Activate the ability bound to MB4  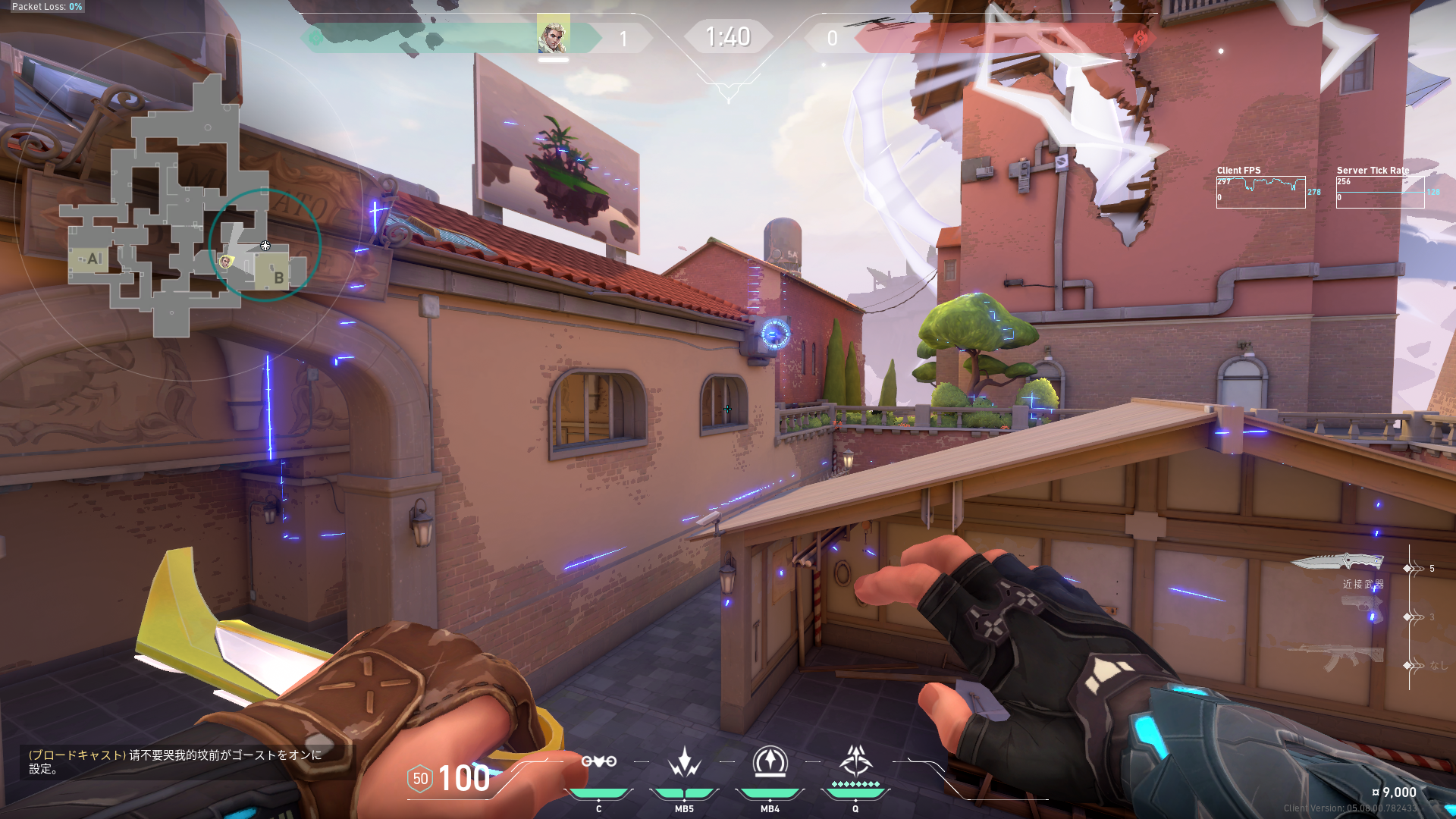(x=770, y=761)
